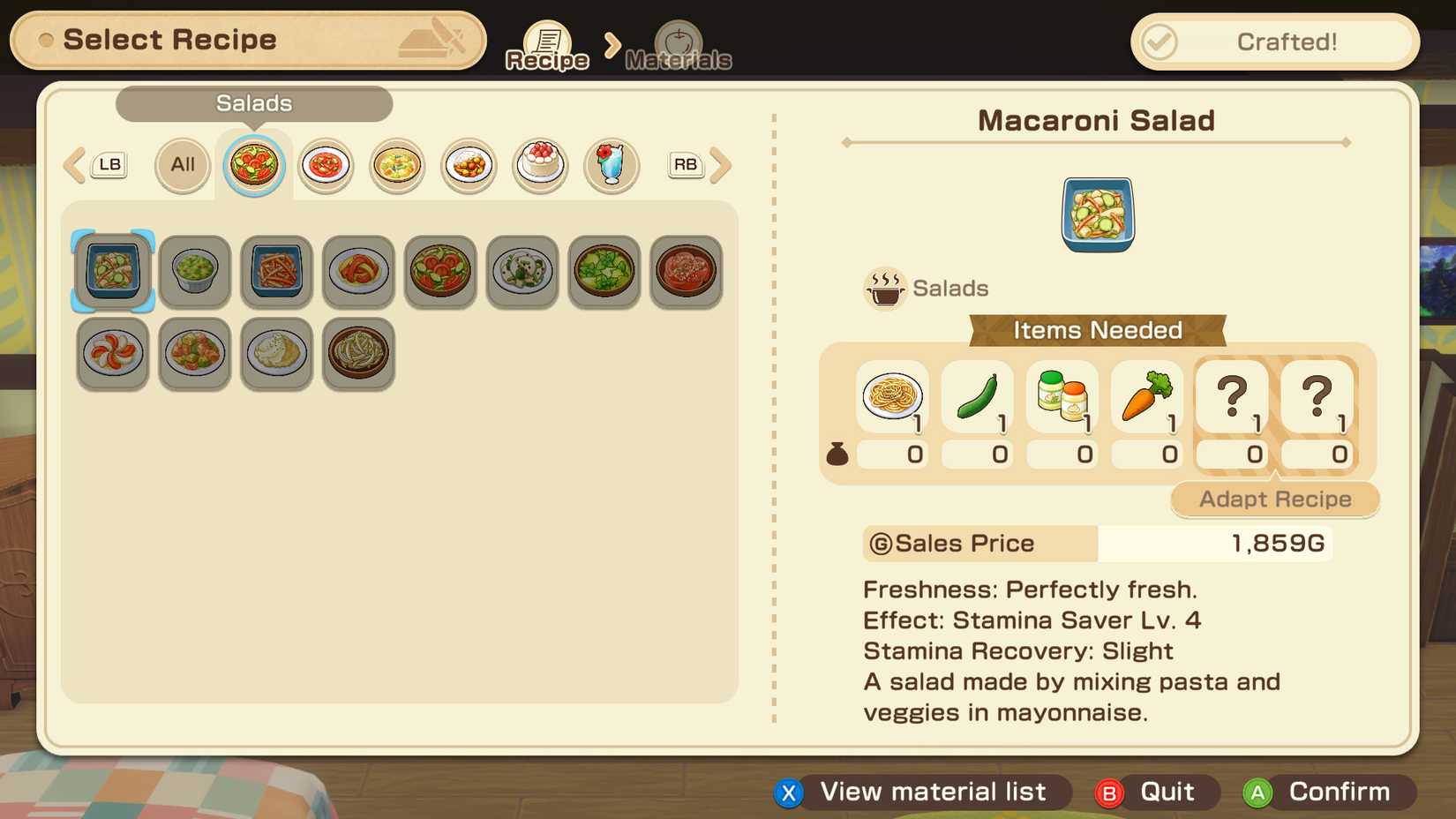Select the drinks category icon with blue beverage
Viewport: 1456px width, 819px height.
612,165
